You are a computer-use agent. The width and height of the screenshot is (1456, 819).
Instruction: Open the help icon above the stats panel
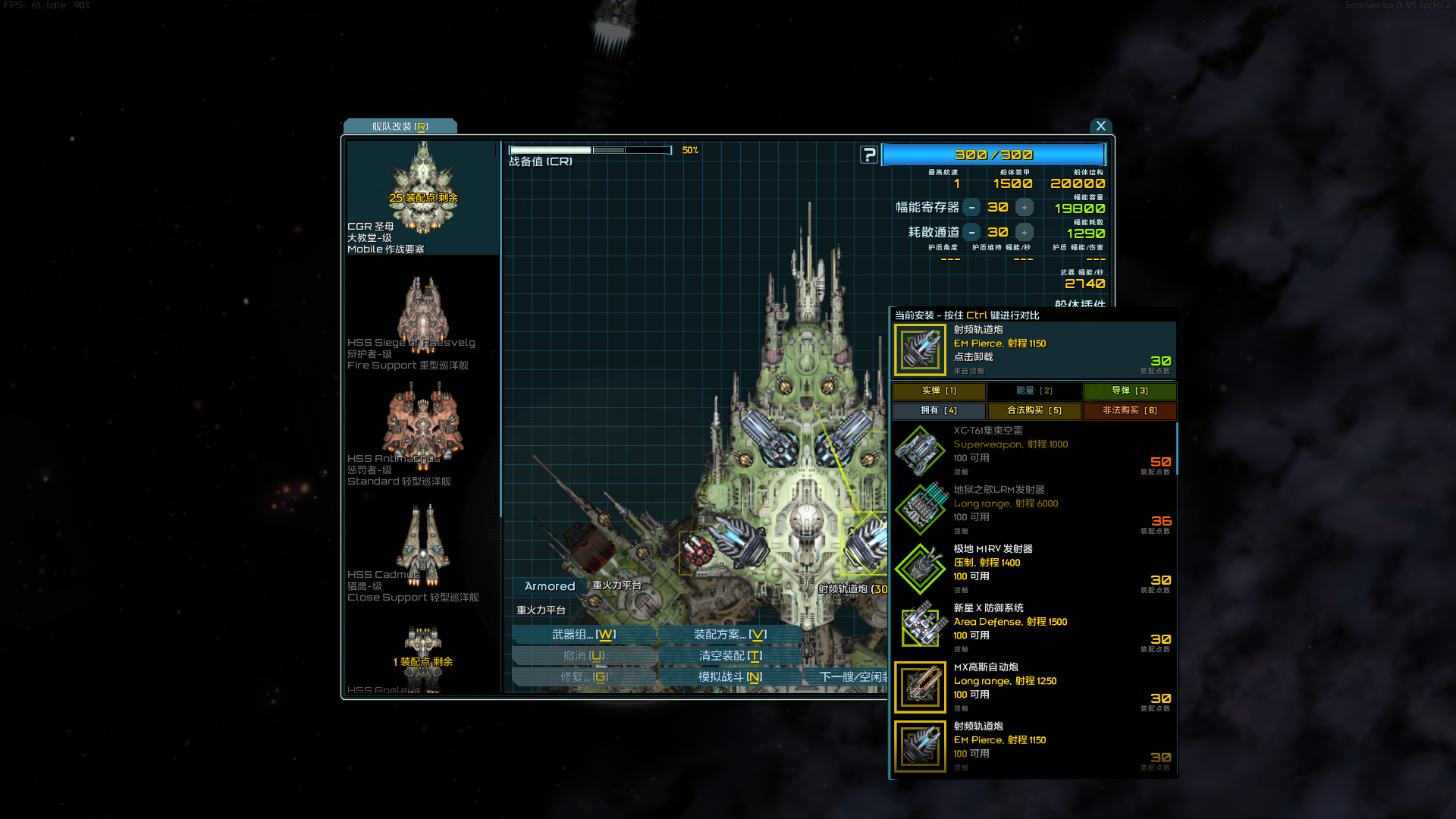click(x=868, y=154)
